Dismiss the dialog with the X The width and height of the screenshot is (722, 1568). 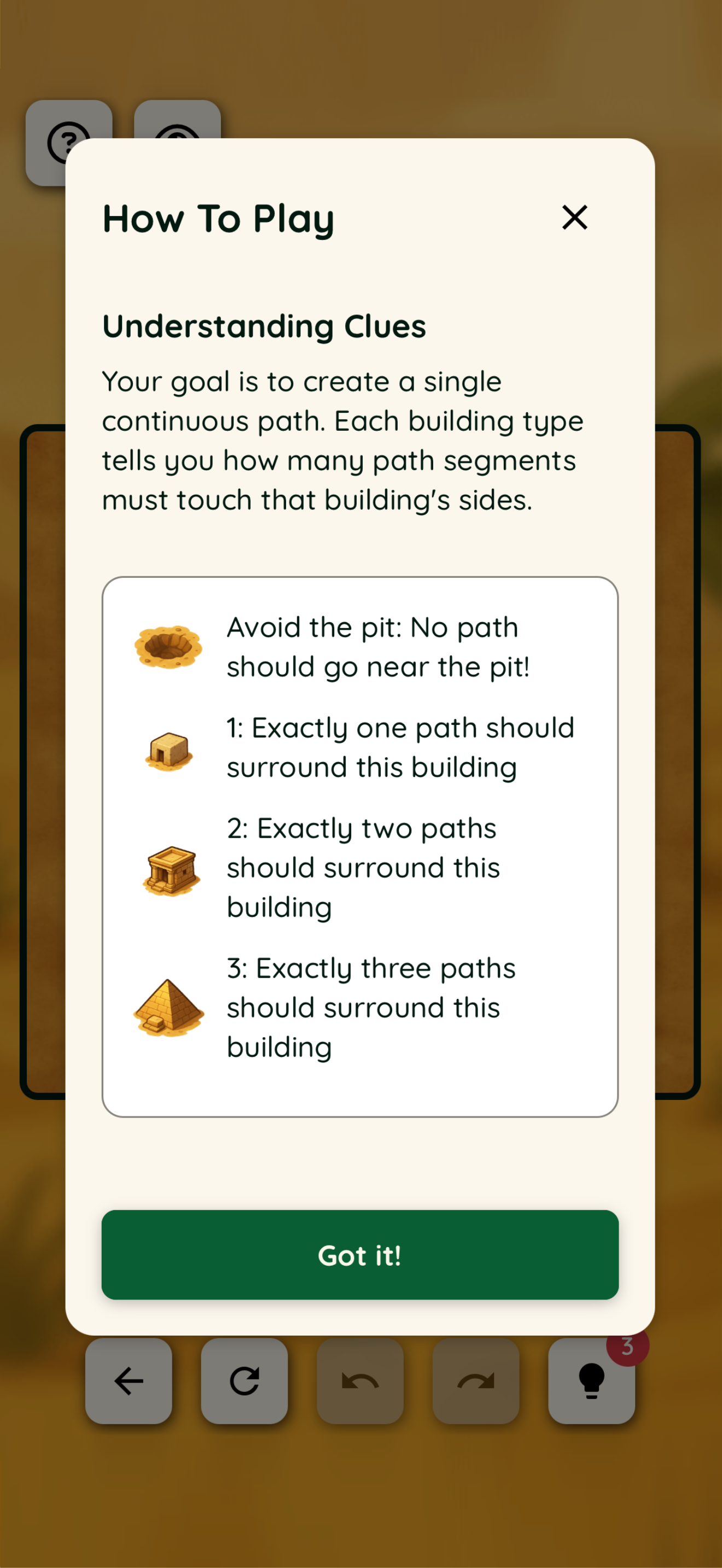(x=574, y=218)
